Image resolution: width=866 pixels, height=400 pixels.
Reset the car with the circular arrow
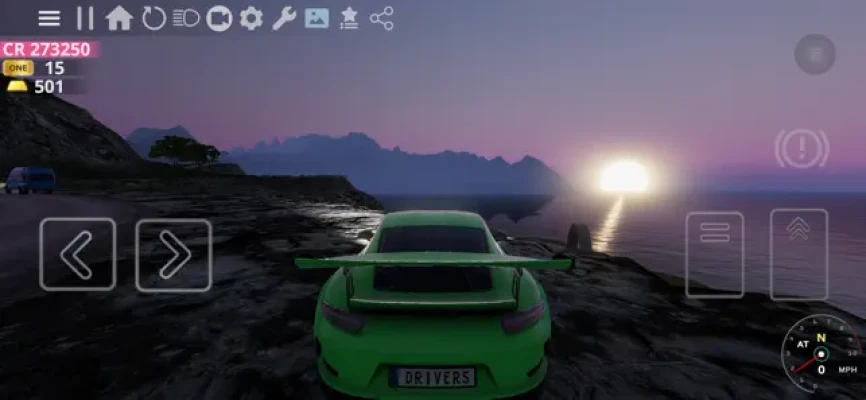(x=153, y=18)
